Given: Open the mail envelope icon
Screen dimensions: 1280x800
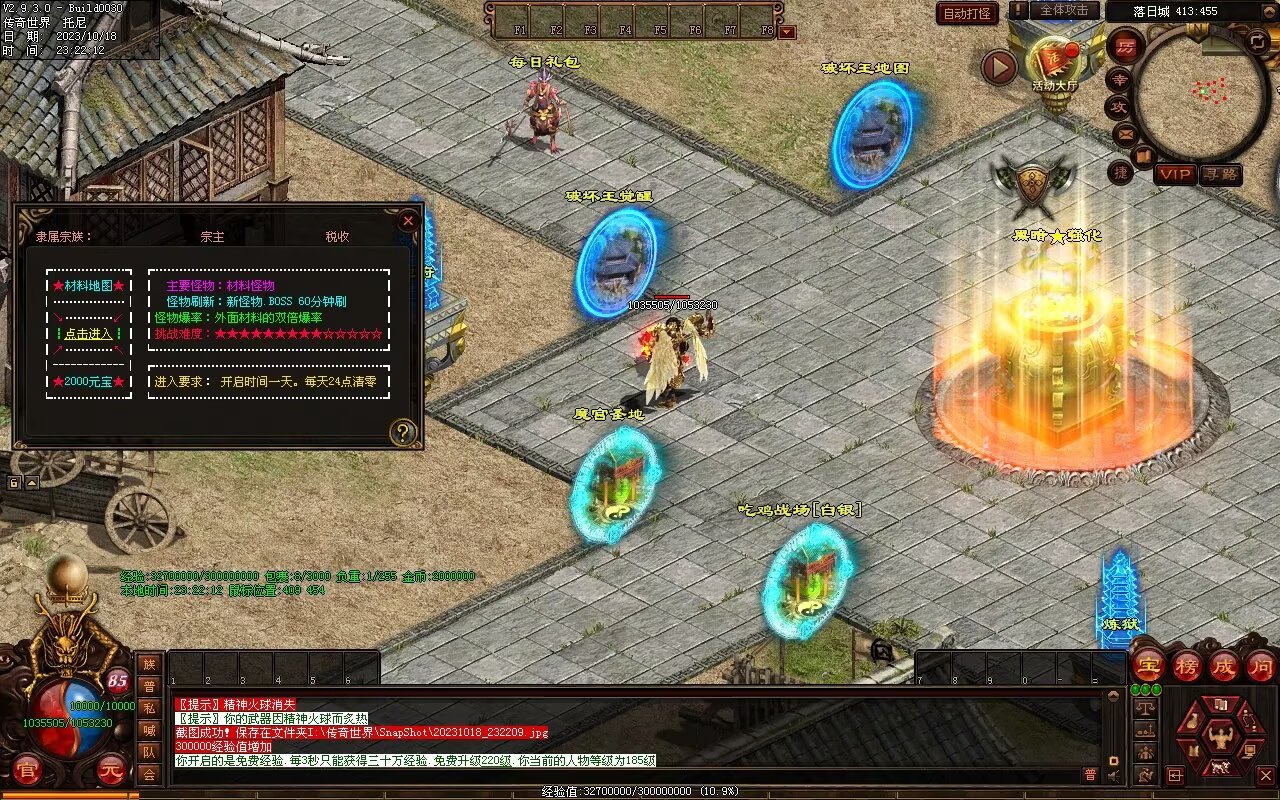Looking at the screenshot, I should pyautogui.click(x=1125, y=133).
